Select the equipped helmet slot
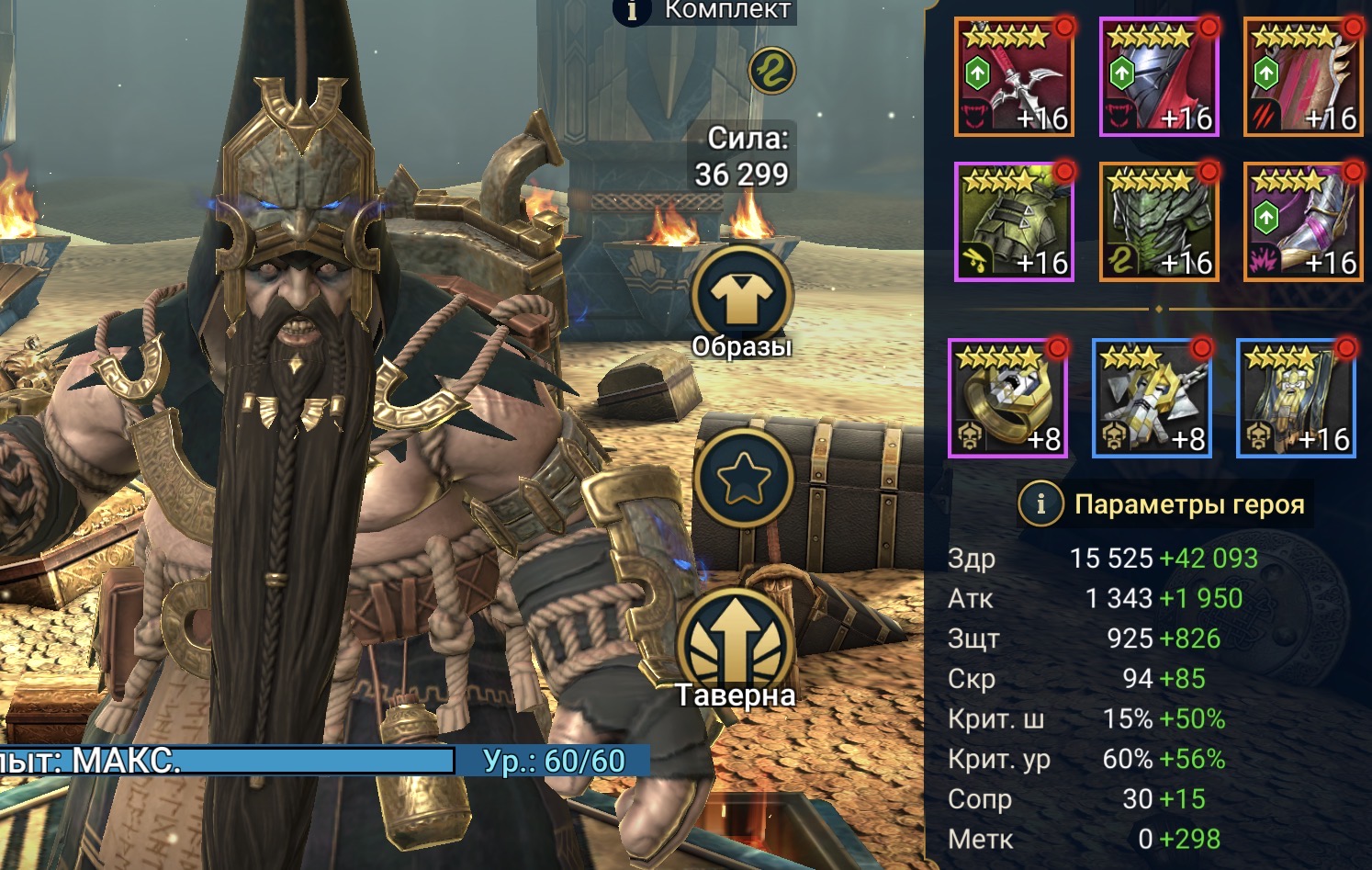1372x870 pixels. tap(1158, 78)
